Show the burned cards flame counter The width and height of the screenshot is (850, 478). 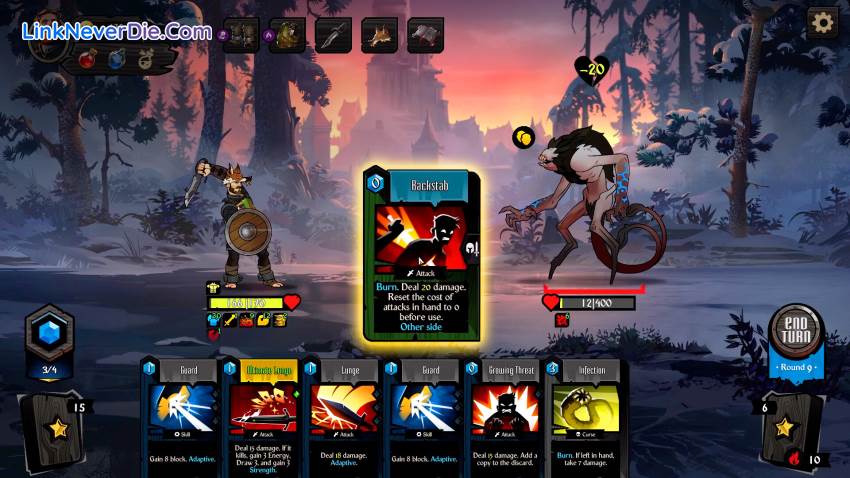(801, 459)
